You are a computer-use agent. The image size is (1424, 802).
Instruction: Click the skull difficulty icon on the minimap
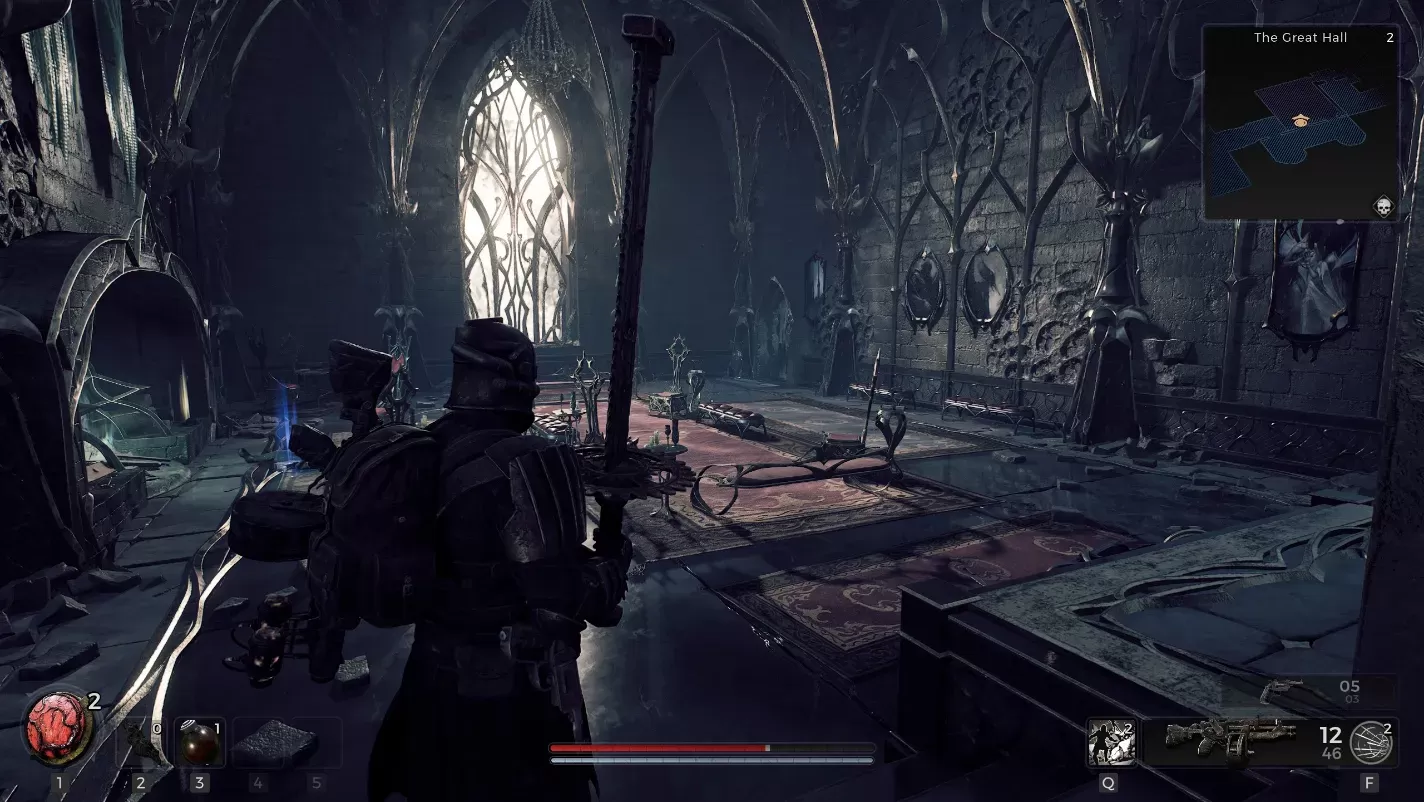point(1384,207)
